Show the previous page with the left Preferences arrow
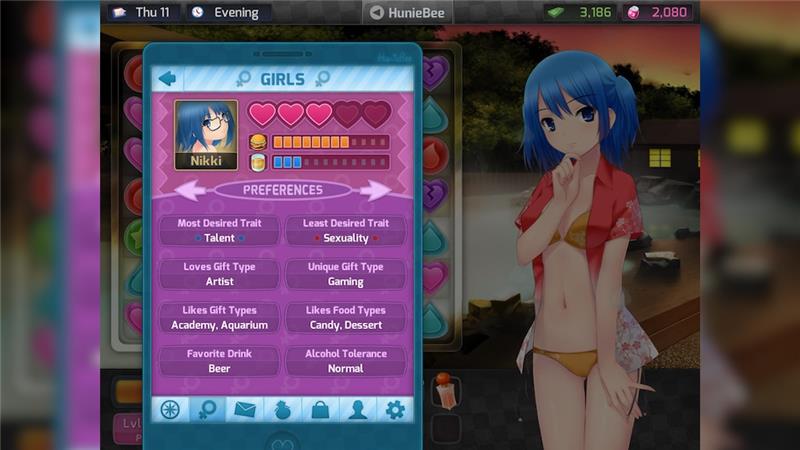The image size is (800, 450). (190, 190)
